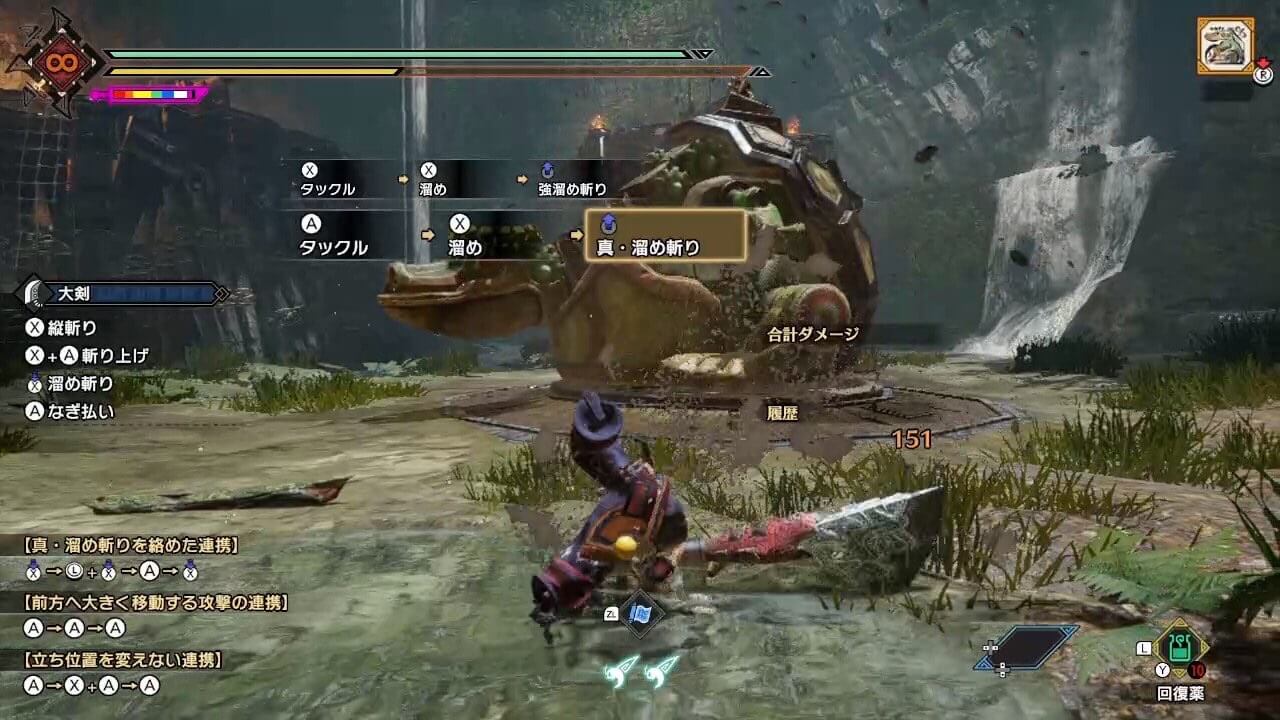Image resolution: width=1280 pixels, height=720 pixels.
Task: Click the target monster icon
Action: tap(1225, 45)
